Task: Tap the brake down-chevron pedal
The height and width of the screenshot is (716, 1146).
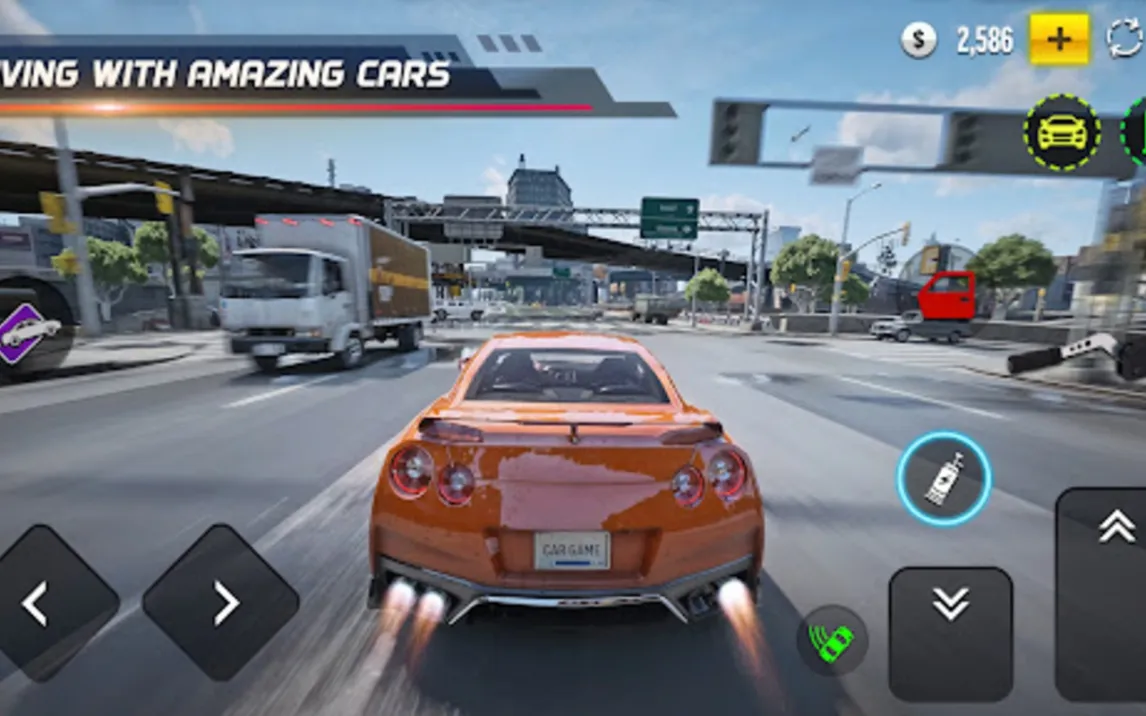Action: coord(950,632)
